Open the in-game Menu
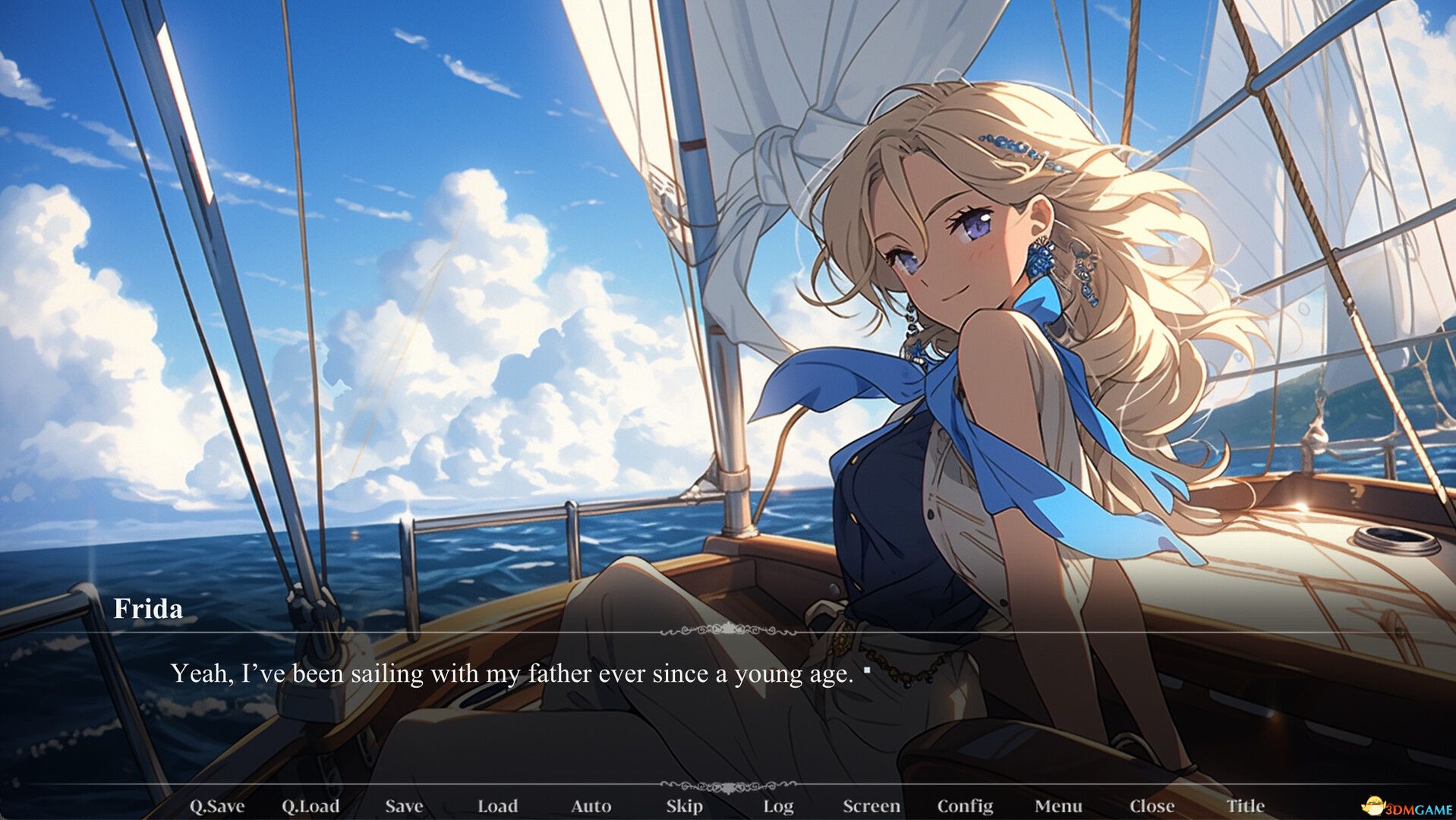 click(x=1060, y=806)
